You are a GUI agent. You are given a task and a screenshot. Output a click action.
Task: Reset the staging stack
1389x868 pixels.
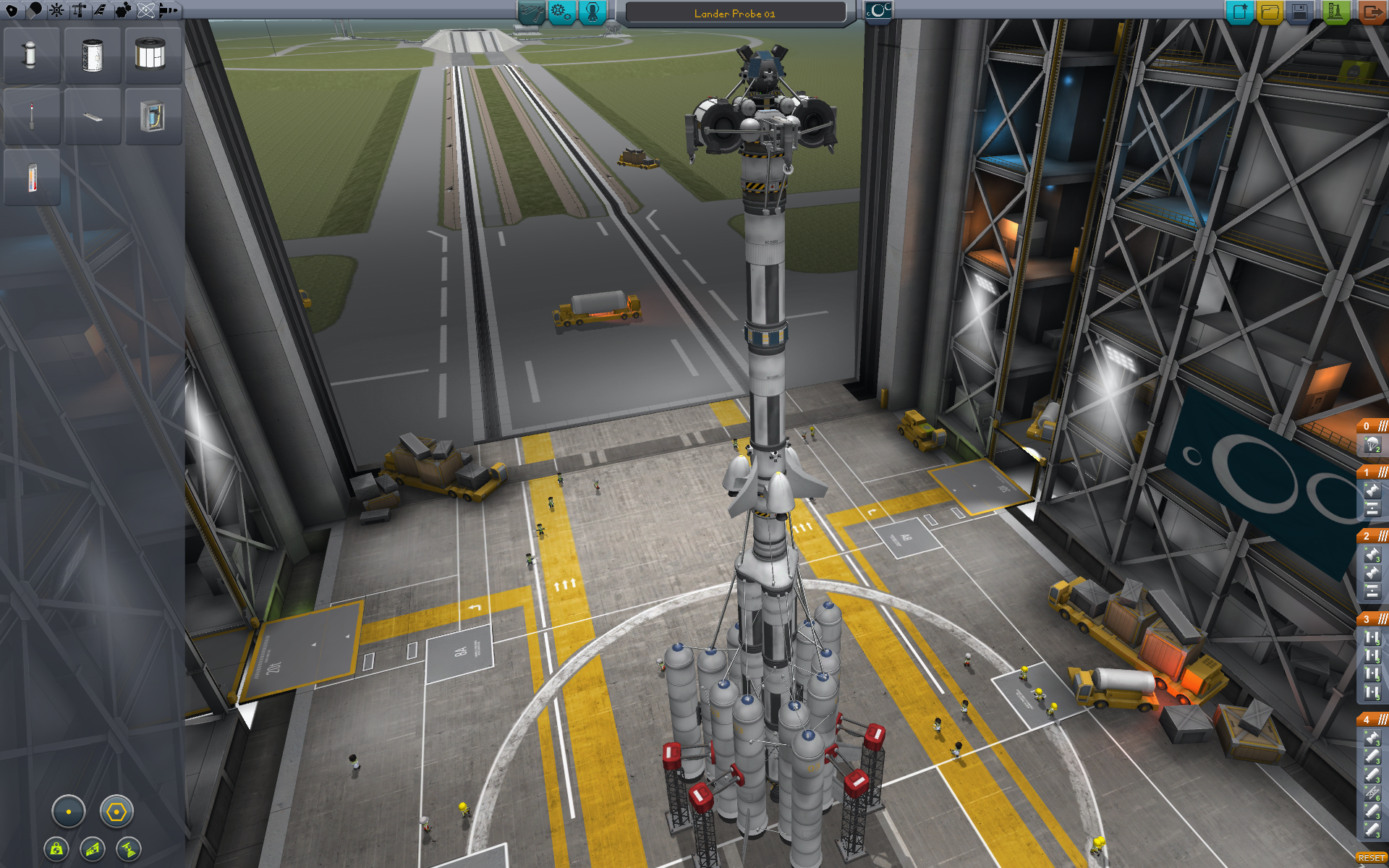point(1371,858)
